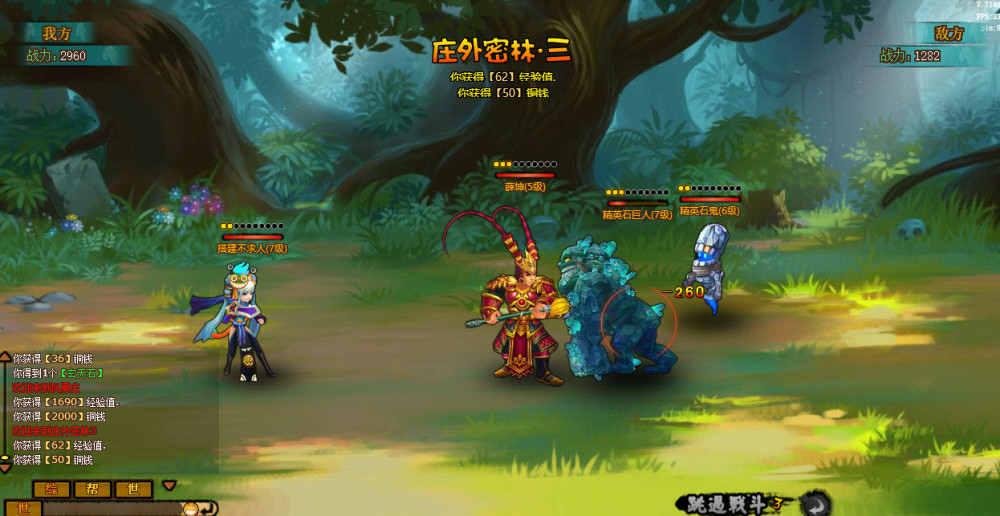Click the chat message input field

click(110, 509)
